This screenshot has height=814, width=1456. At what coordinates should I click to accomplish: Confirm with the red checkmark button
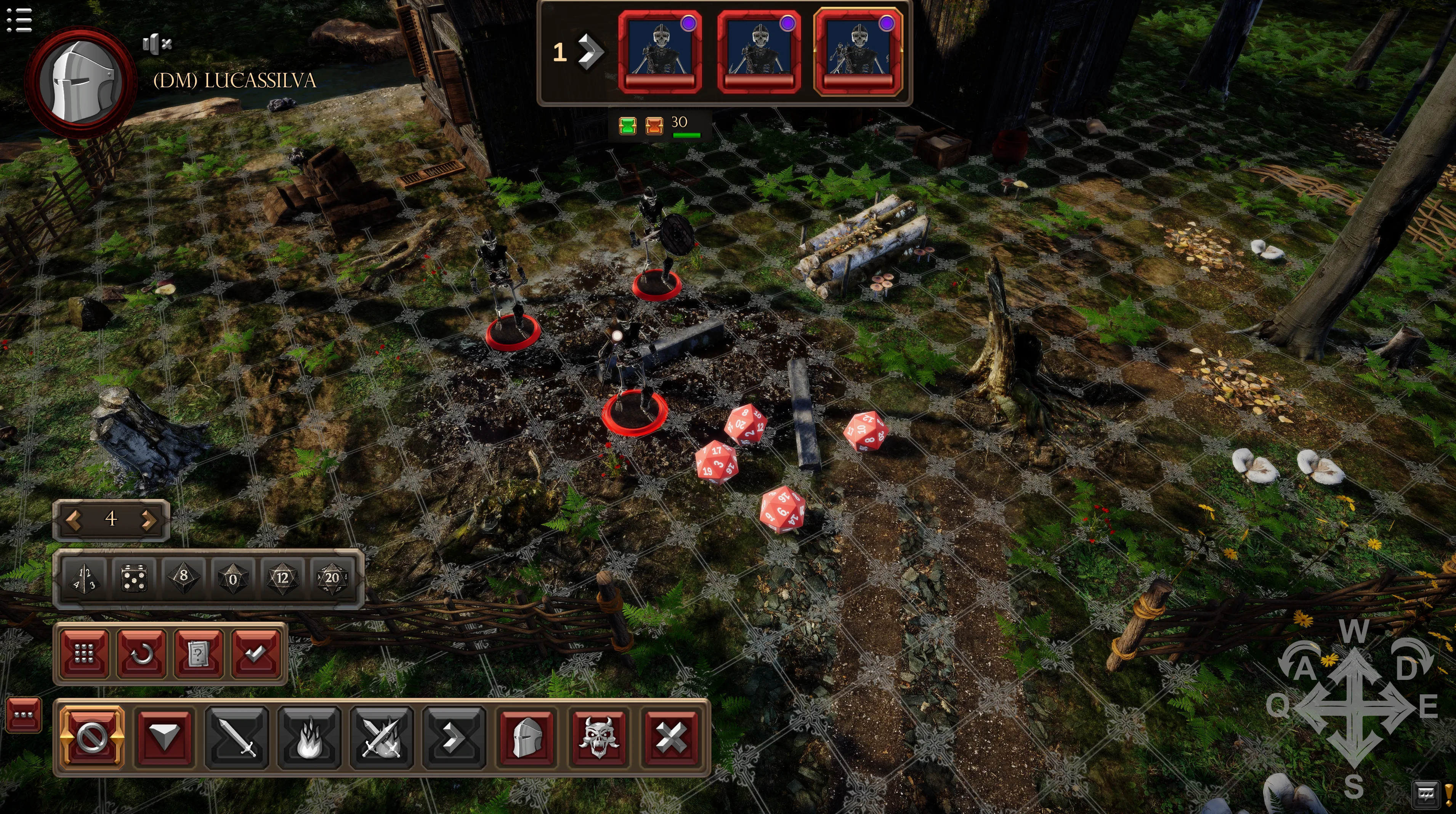coord(255,654)
